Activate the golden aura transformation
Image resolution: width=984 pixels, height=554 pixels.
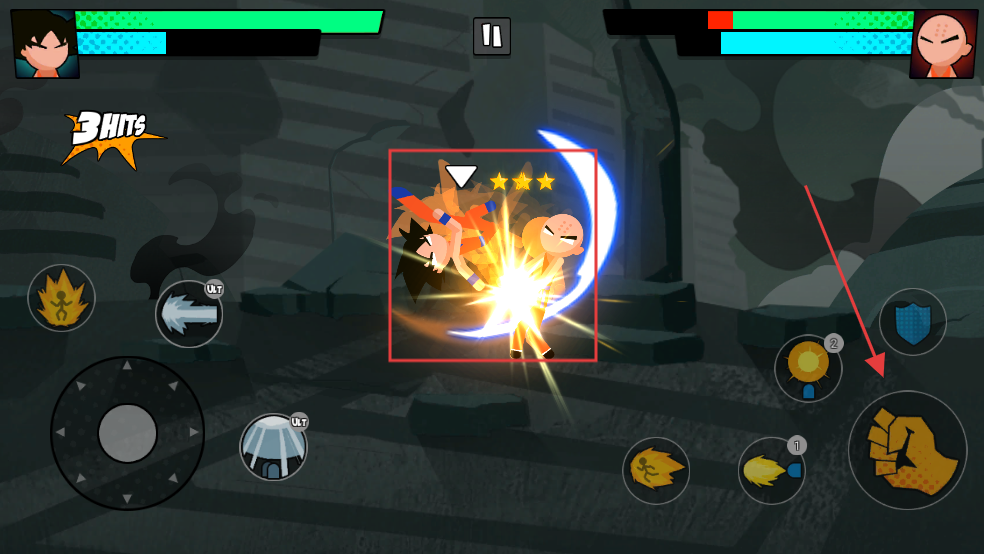point(61,298)
